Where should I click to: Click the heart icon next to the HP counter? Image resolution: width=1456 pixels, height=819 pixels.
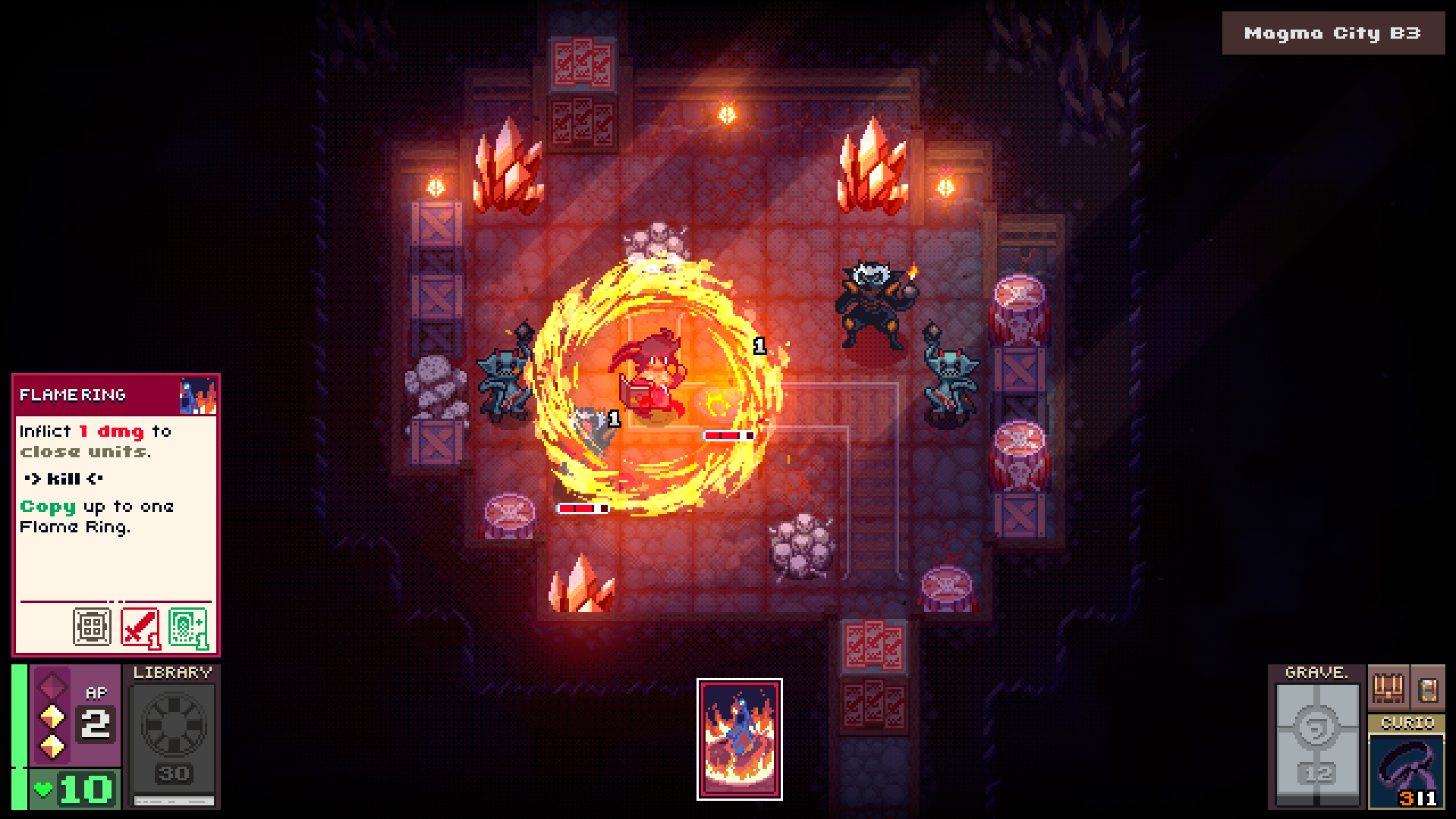tap(42, 789)
